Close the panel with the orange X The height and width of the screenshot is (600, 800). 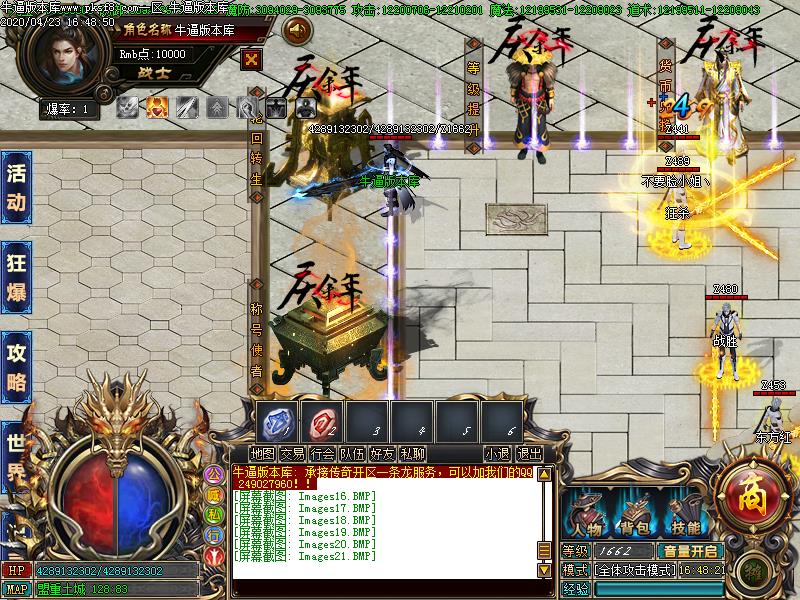[252, 58]
